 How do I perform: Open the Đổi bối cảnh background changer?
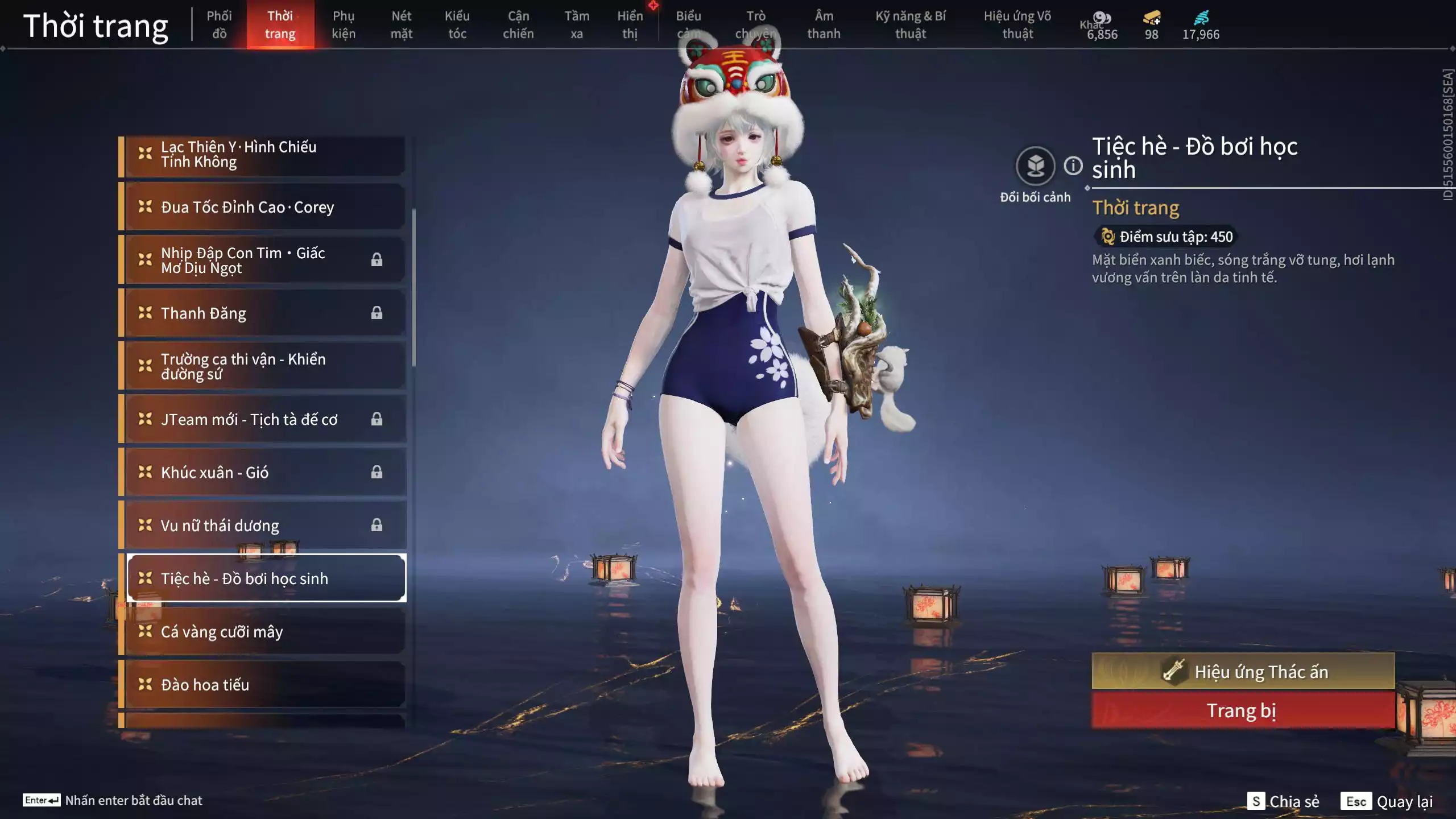pyautogui.click(x=1036, y=165)
